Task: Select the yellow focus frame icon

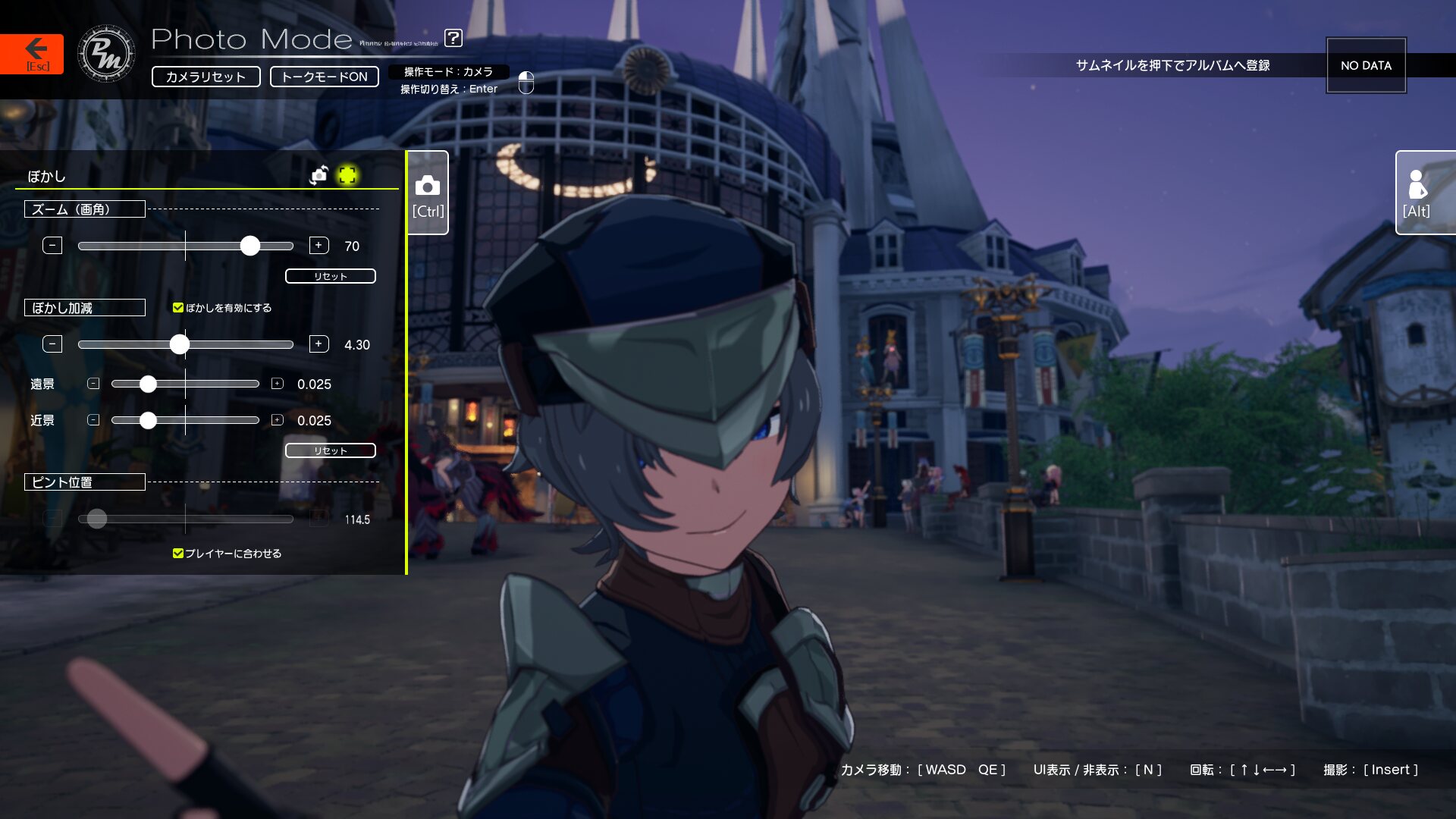Action: 347,176
